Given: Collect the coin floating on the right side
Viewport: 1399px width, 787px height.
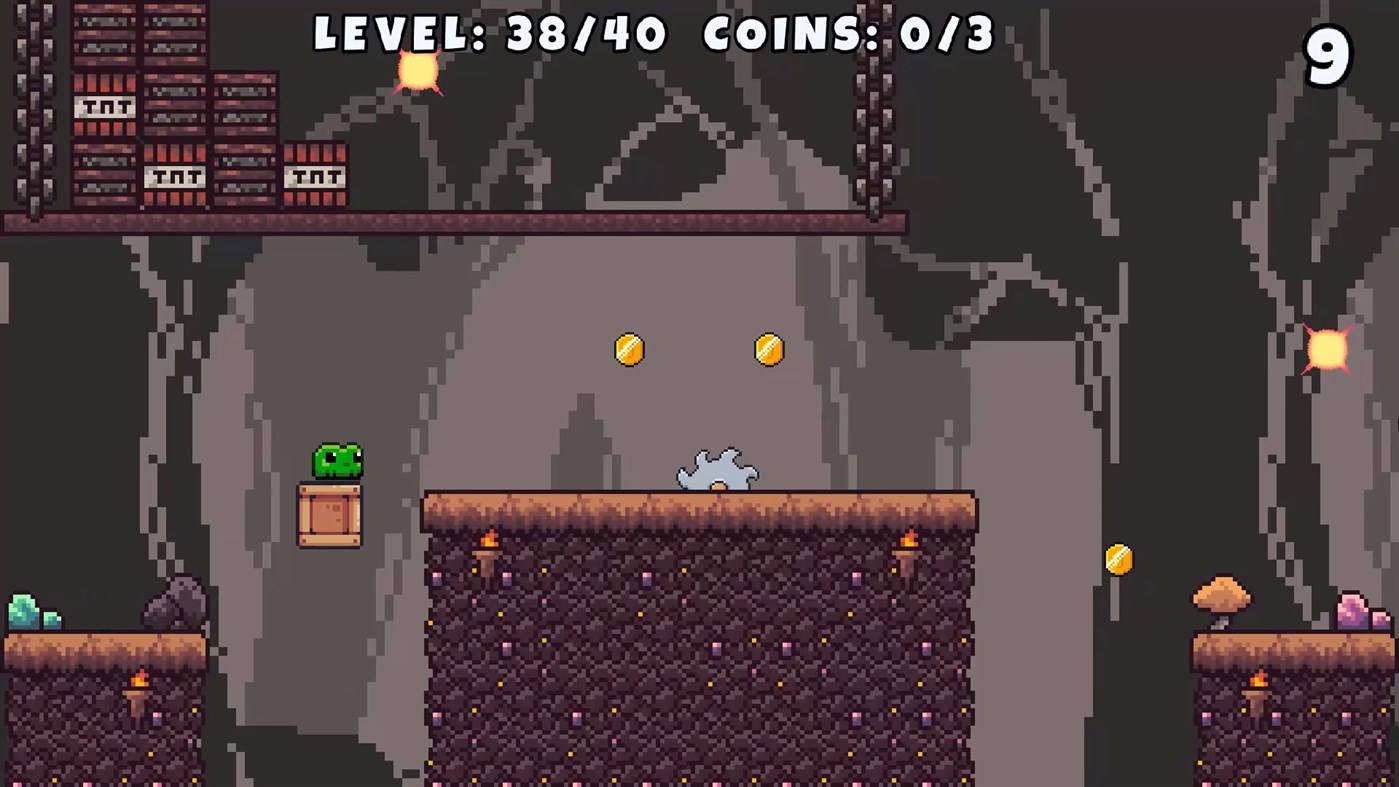Looking at the screenshot, I should tap(1119, 560).
